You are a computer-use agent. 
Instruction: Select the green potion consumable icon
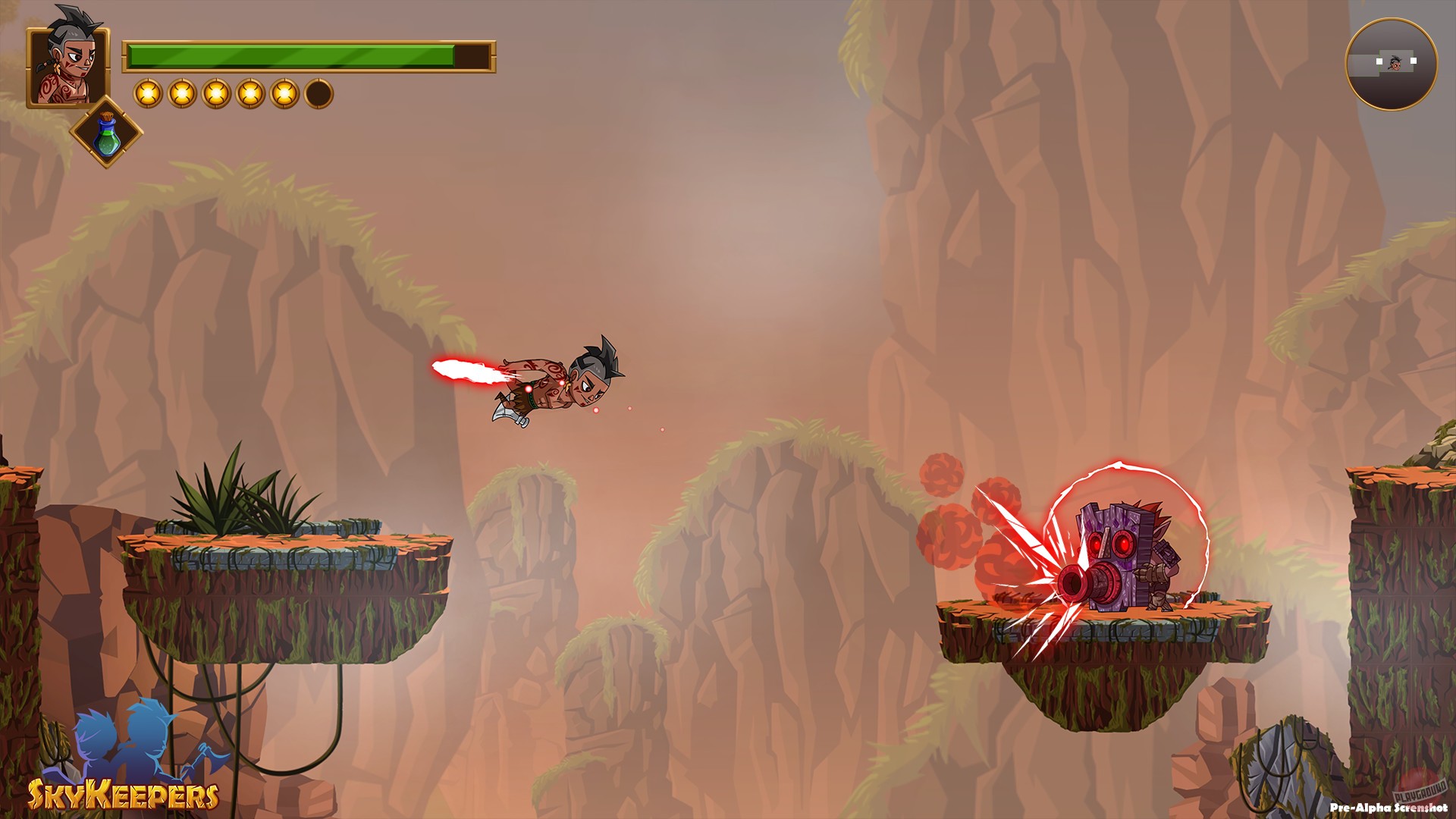click(x=108, y=136)
